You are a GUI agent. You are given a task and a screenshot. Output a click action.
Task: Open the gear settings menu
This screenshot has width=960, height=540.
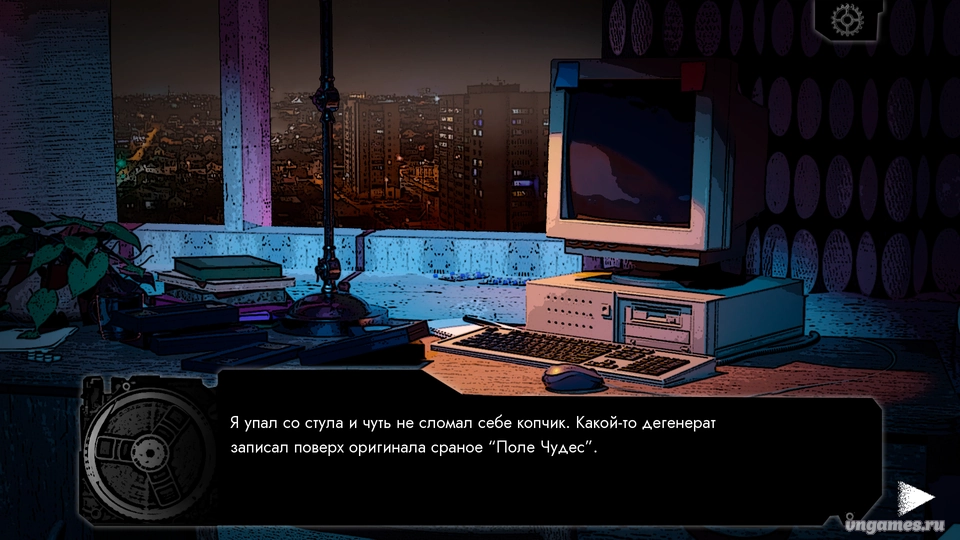[x=846, y=20]
